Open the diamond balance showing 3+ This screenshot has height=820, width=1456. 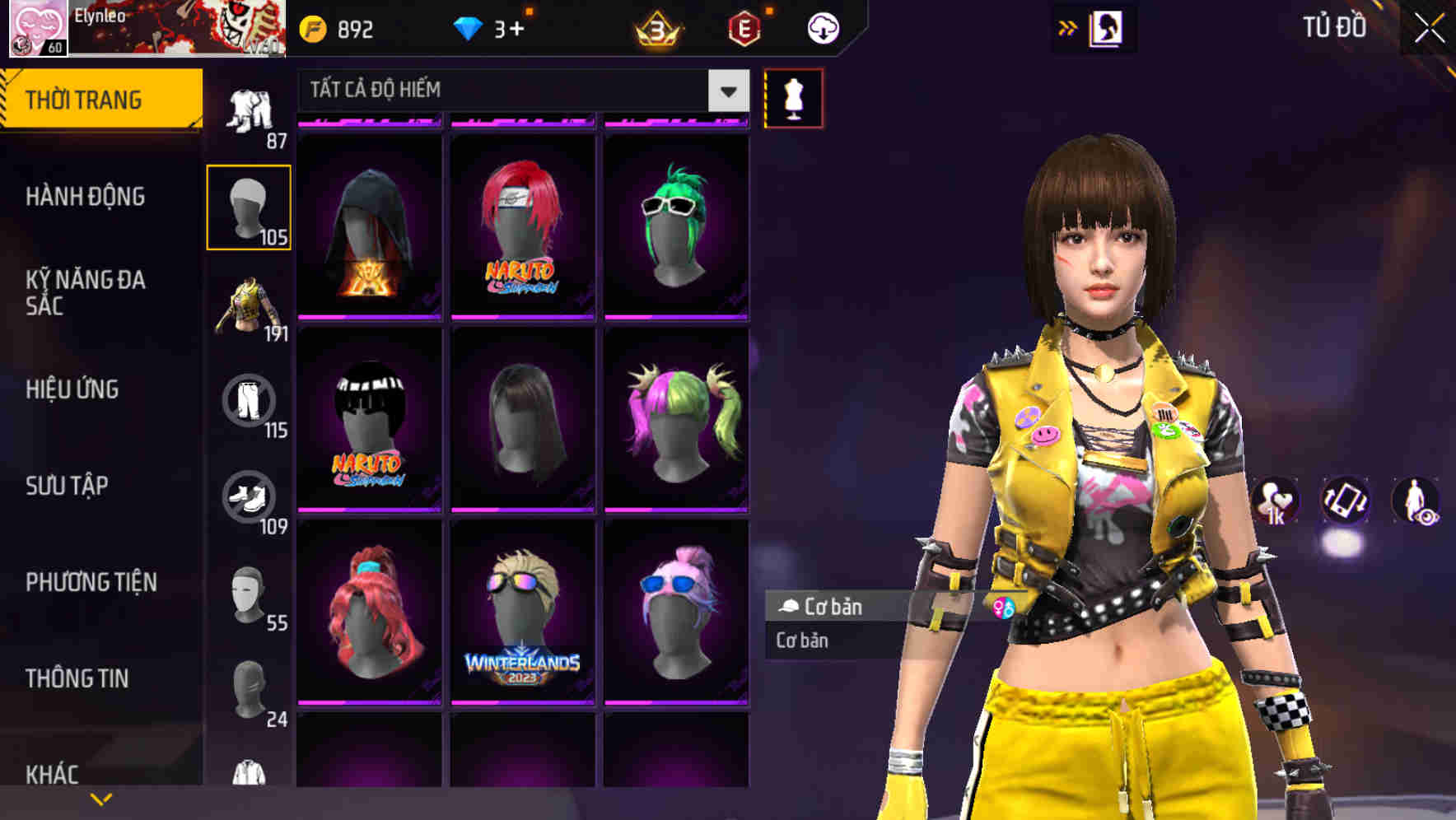point(494,27)
